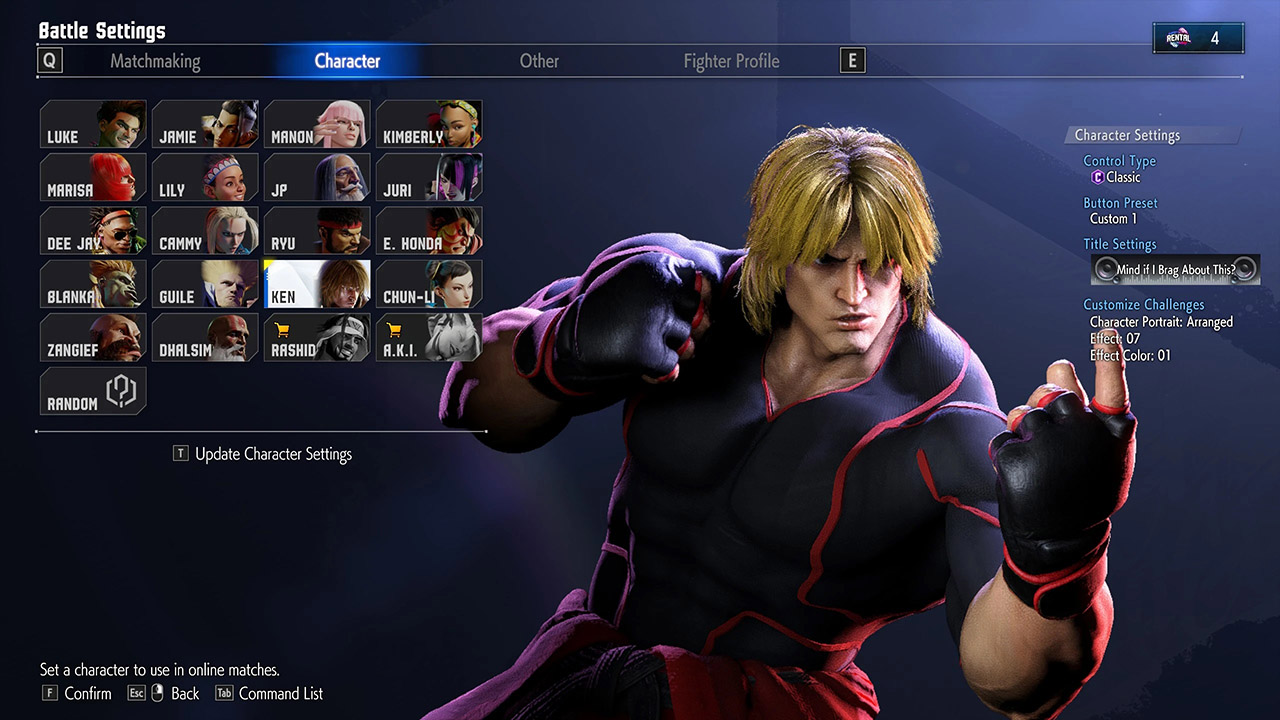Choose the Random character option

(x=92, y=392)
